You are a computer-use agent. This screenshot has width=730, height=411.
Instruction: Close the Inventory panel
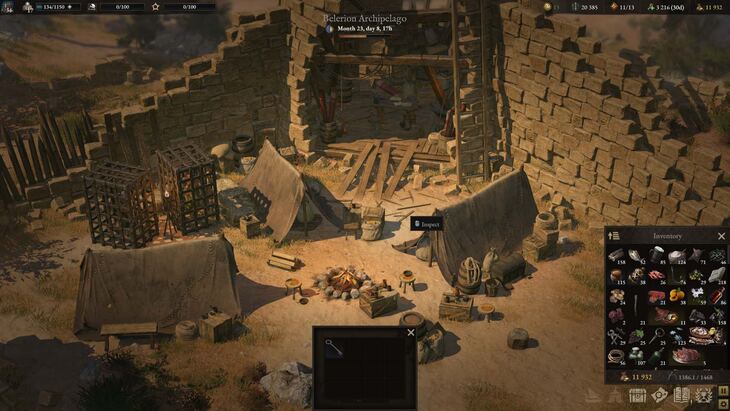point(721,236)
